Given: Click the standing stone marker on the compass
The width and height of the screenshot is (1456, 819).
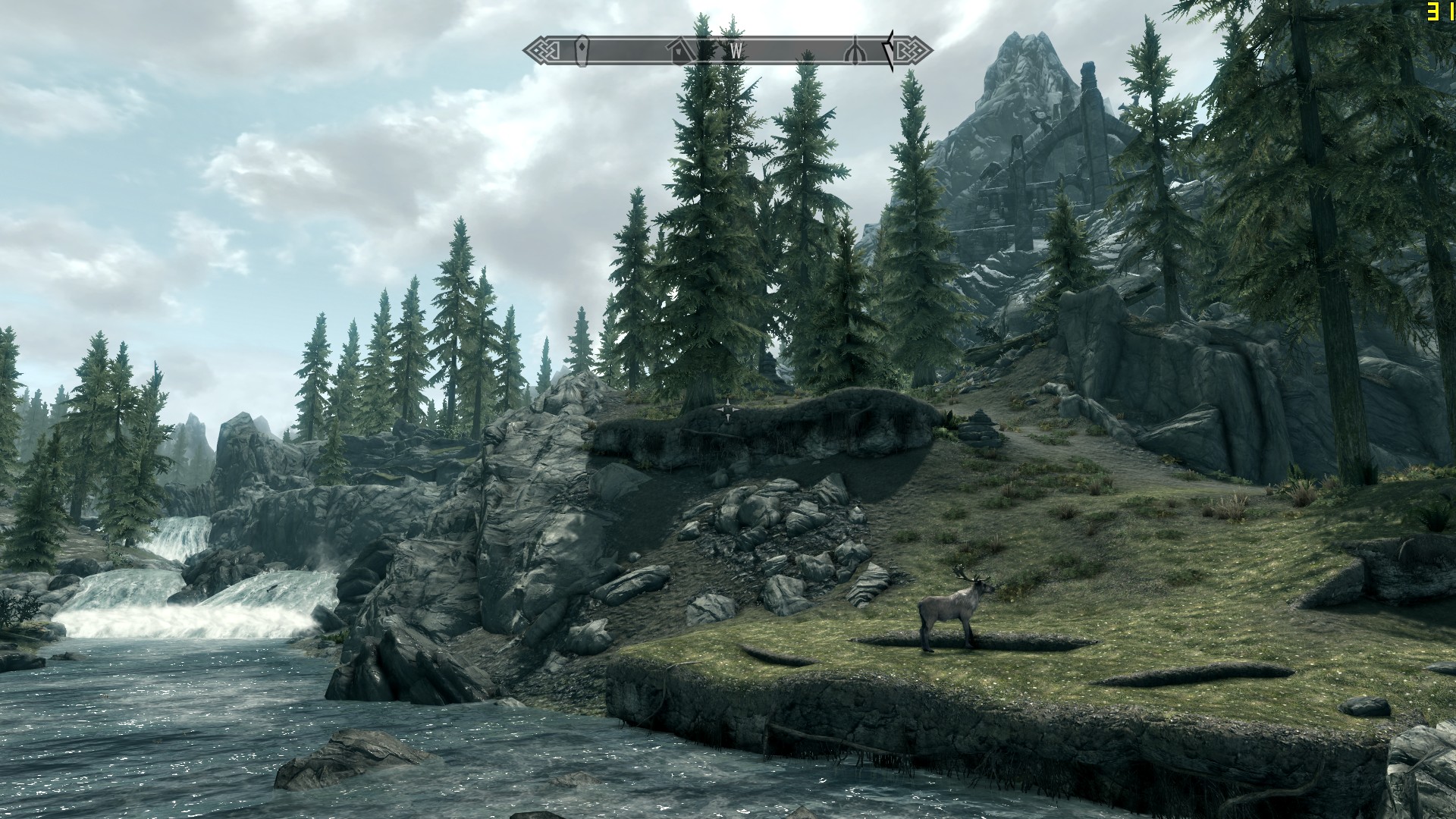Looking at the screenshot, I should [x=582, y=50].
